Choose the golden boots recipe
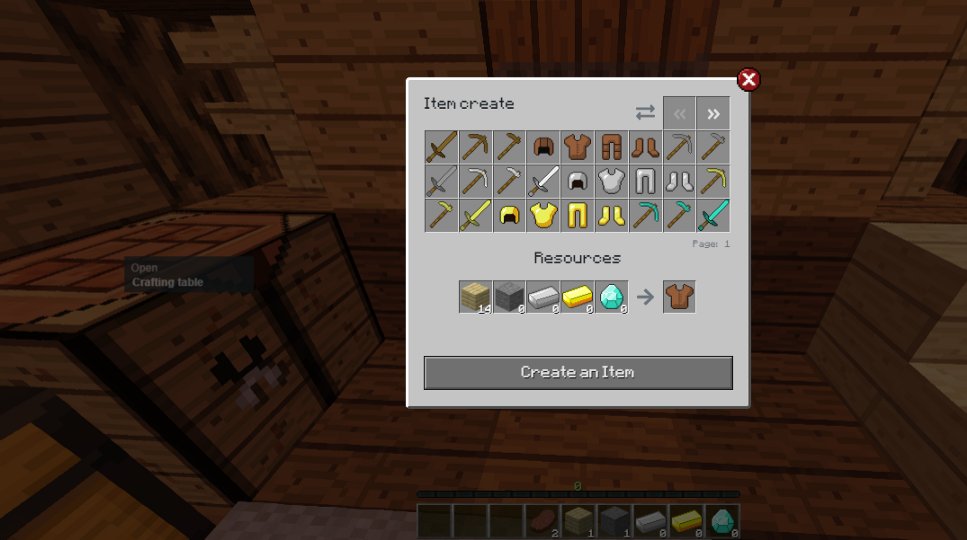Viewport: 967px width, 540px height. pos(611,215)
